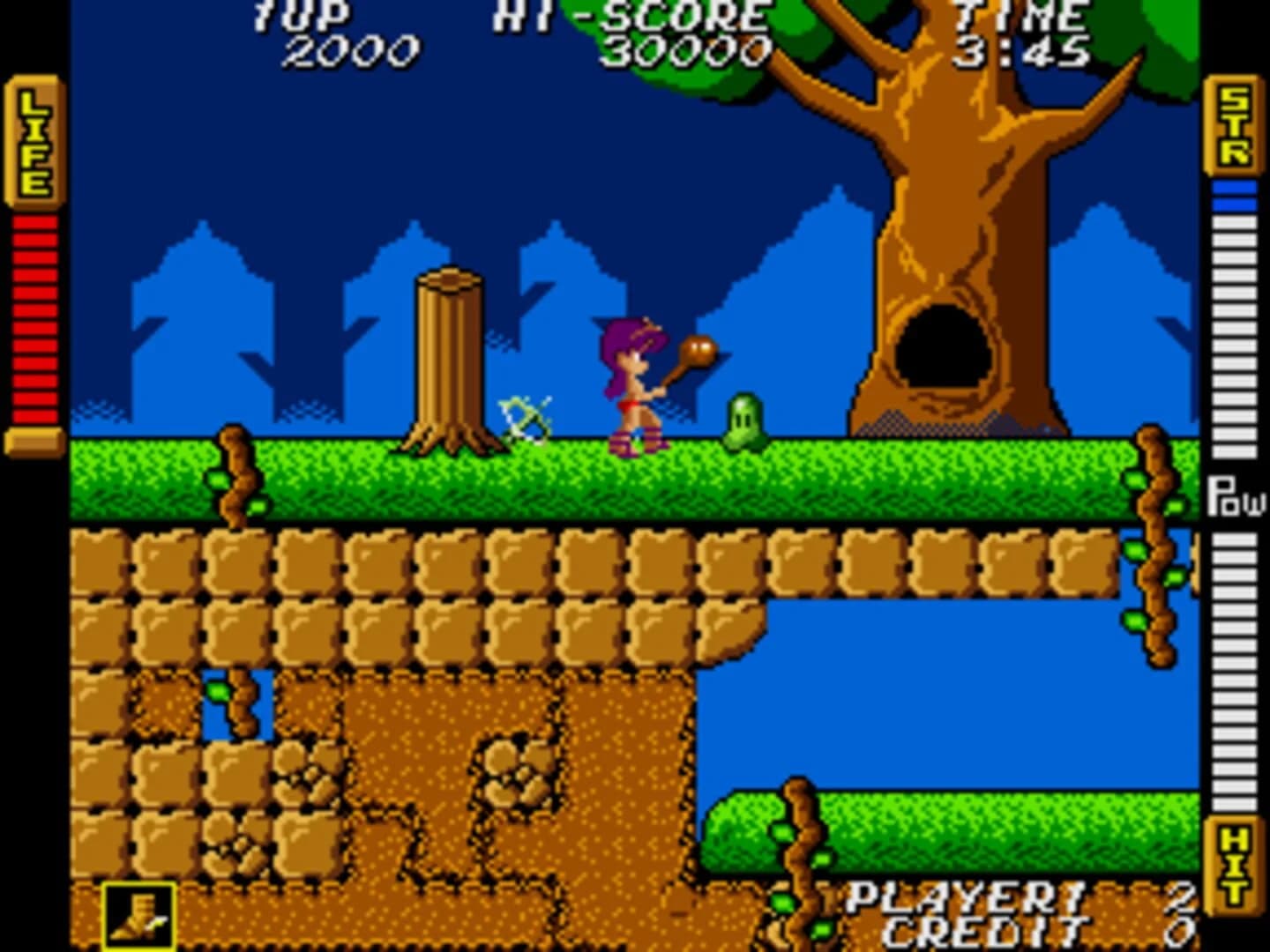Click the mace weapon Athena is holding
The height and width of the screenshot is (952, 1270).
point(698,352)
